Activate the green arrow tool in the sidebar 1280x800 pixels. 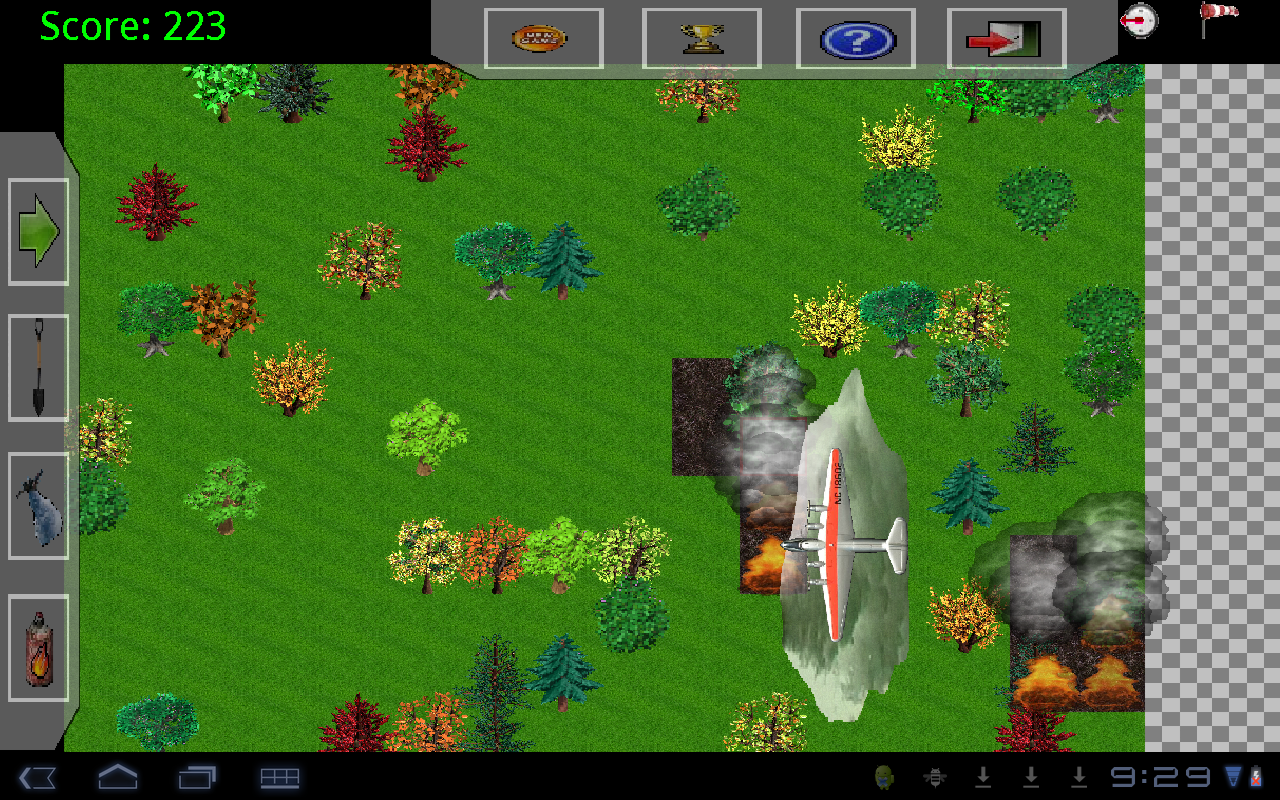click(37, 229)
